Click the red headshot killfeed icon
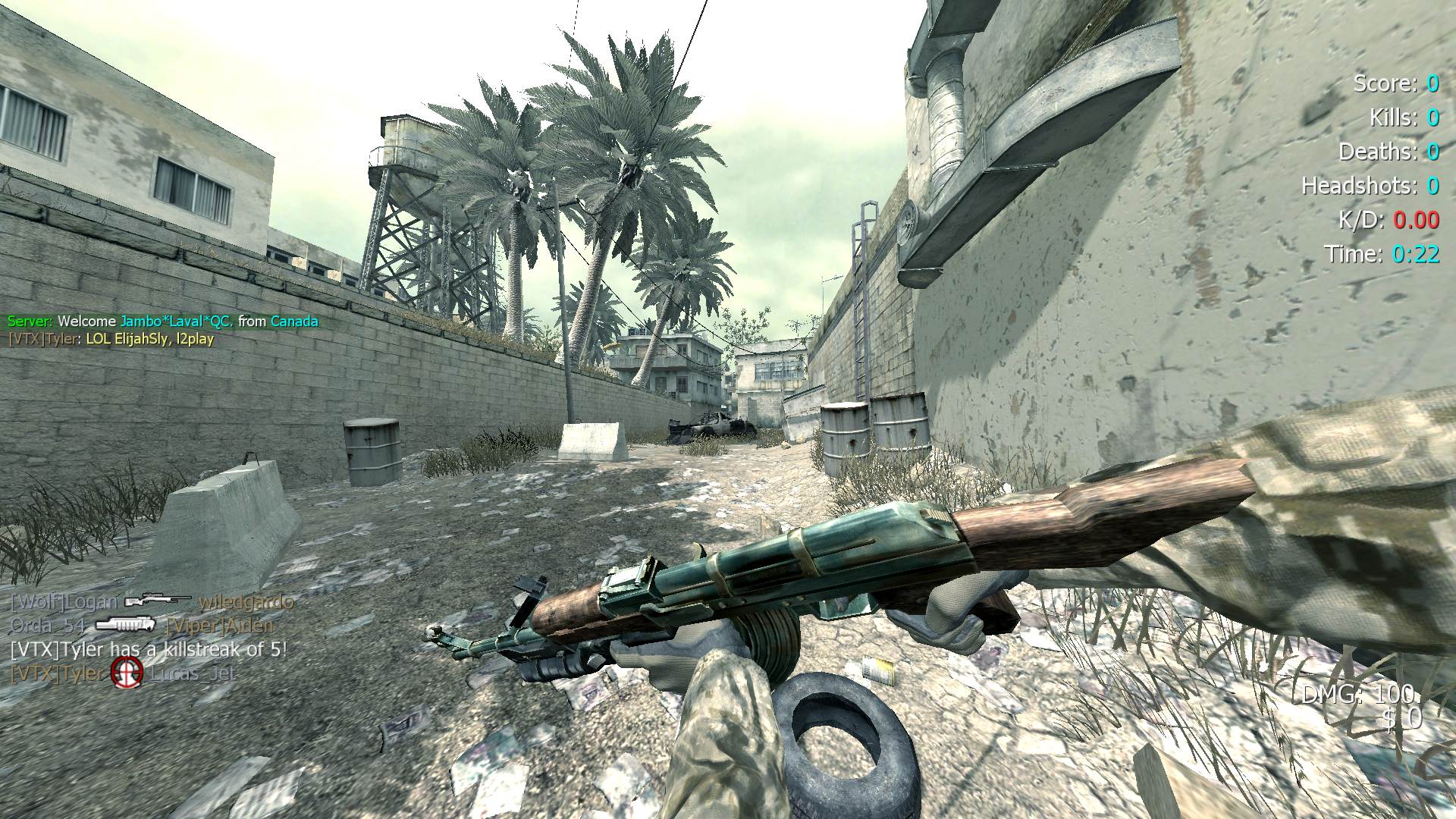This screenshot has height=819, width=1456. click(x=127, y=673)
